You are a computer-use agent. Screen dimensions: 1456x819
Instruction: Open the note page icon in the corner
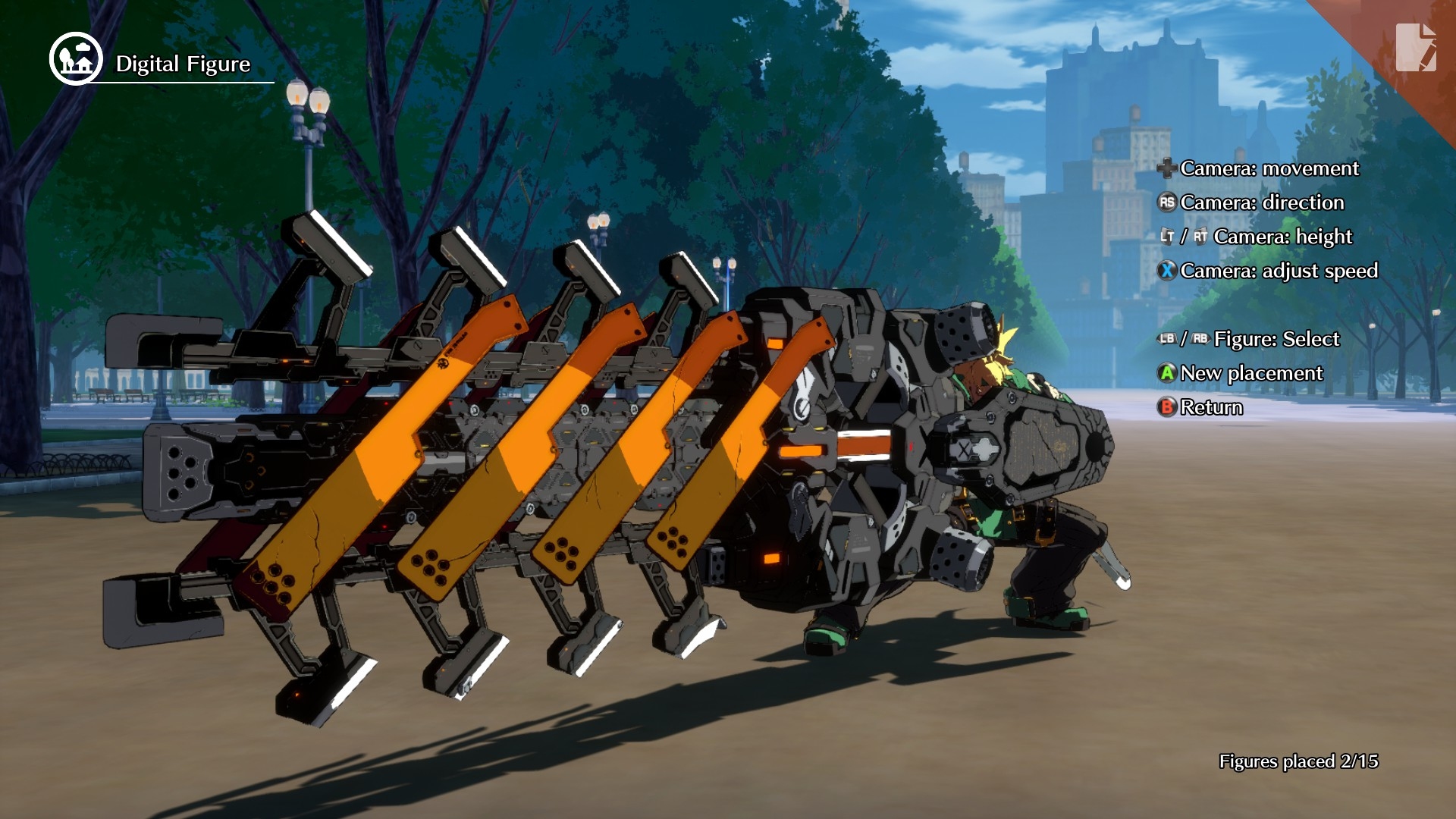pyautogui.click(x=1415, y=48)
